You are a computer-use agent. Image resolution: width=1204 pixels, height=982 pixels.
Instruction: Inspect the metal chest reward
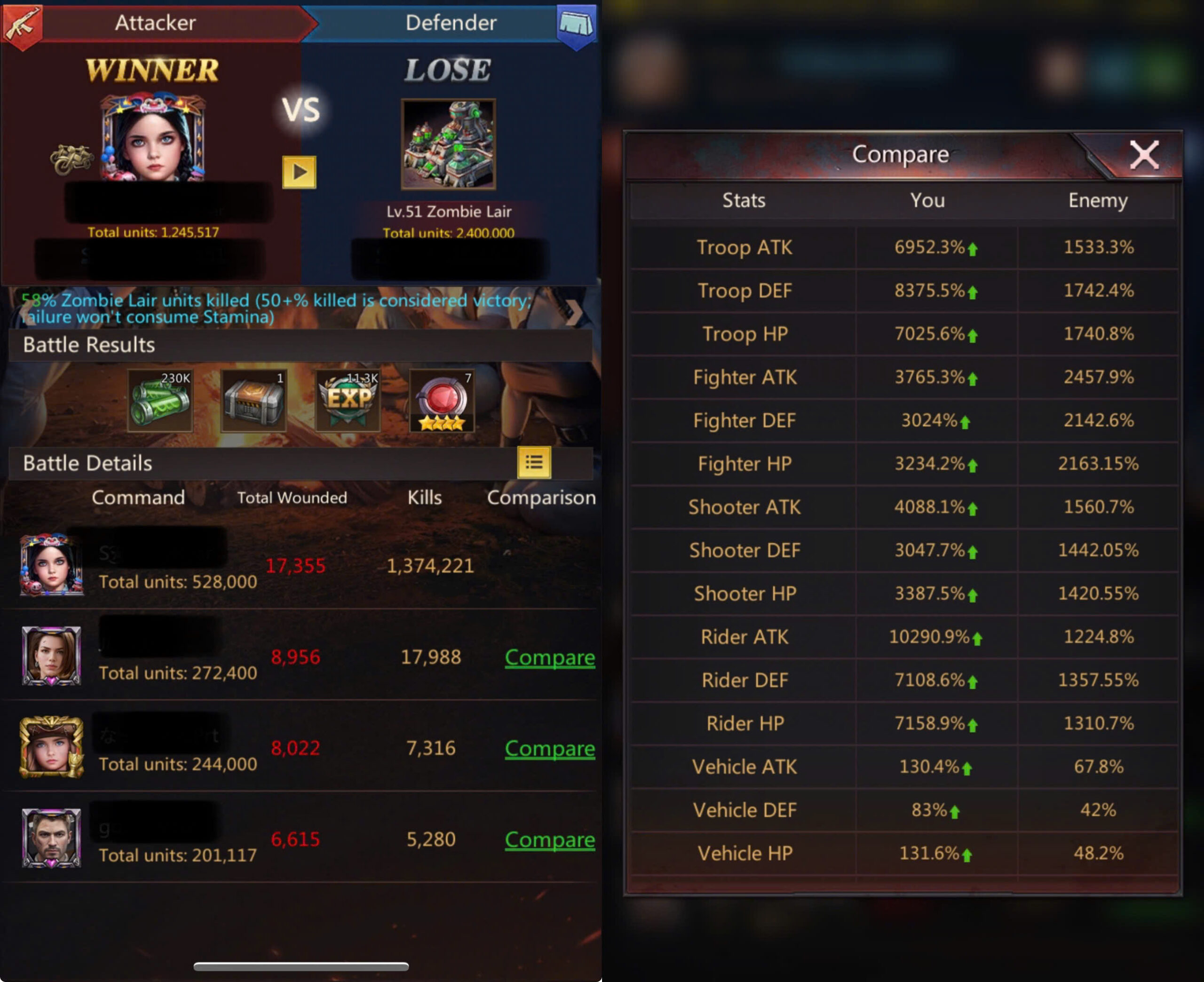(x=253, y=401)
